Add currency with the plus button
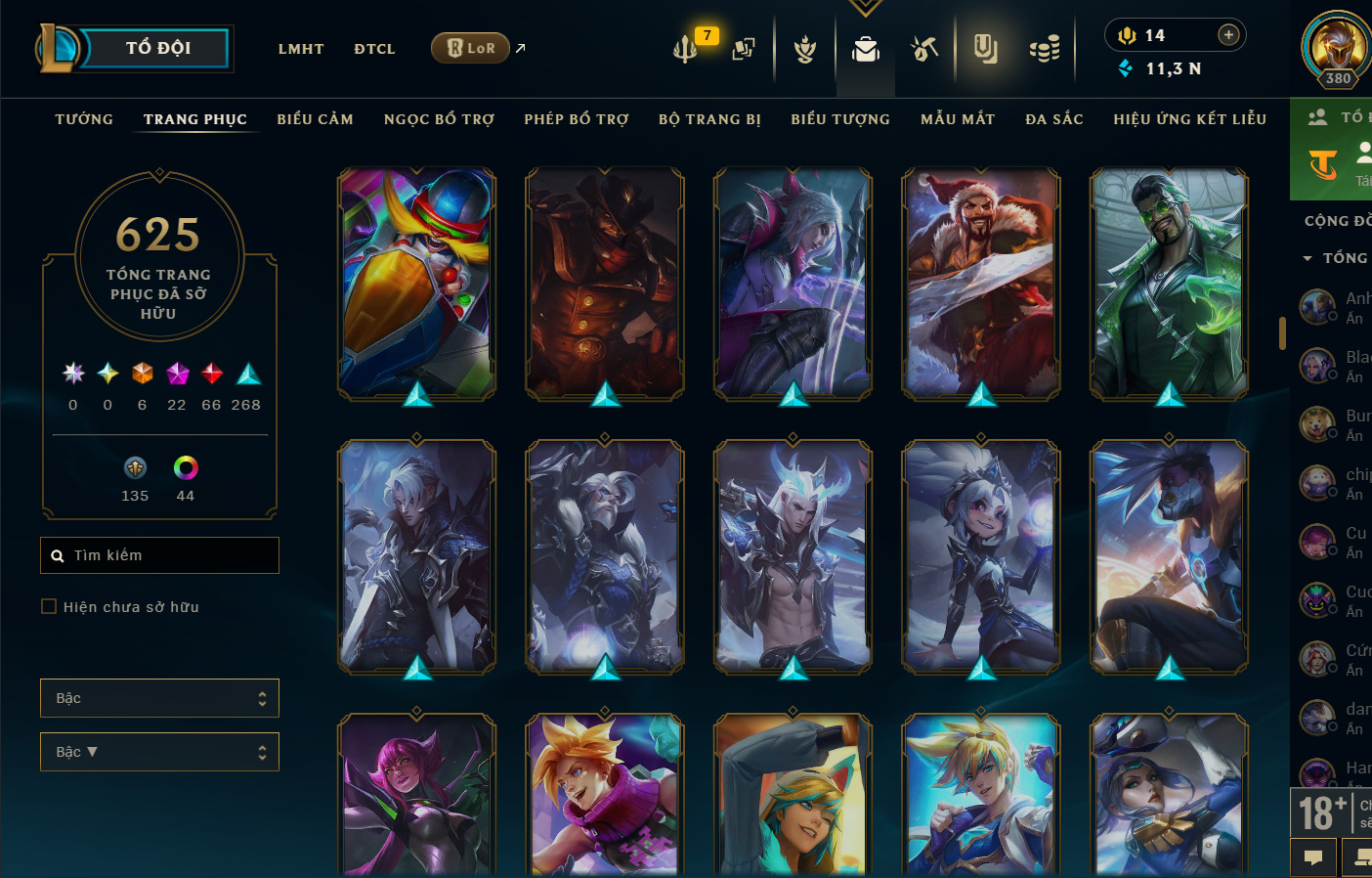1372x878 pixels. click(x=1228, y=35)
